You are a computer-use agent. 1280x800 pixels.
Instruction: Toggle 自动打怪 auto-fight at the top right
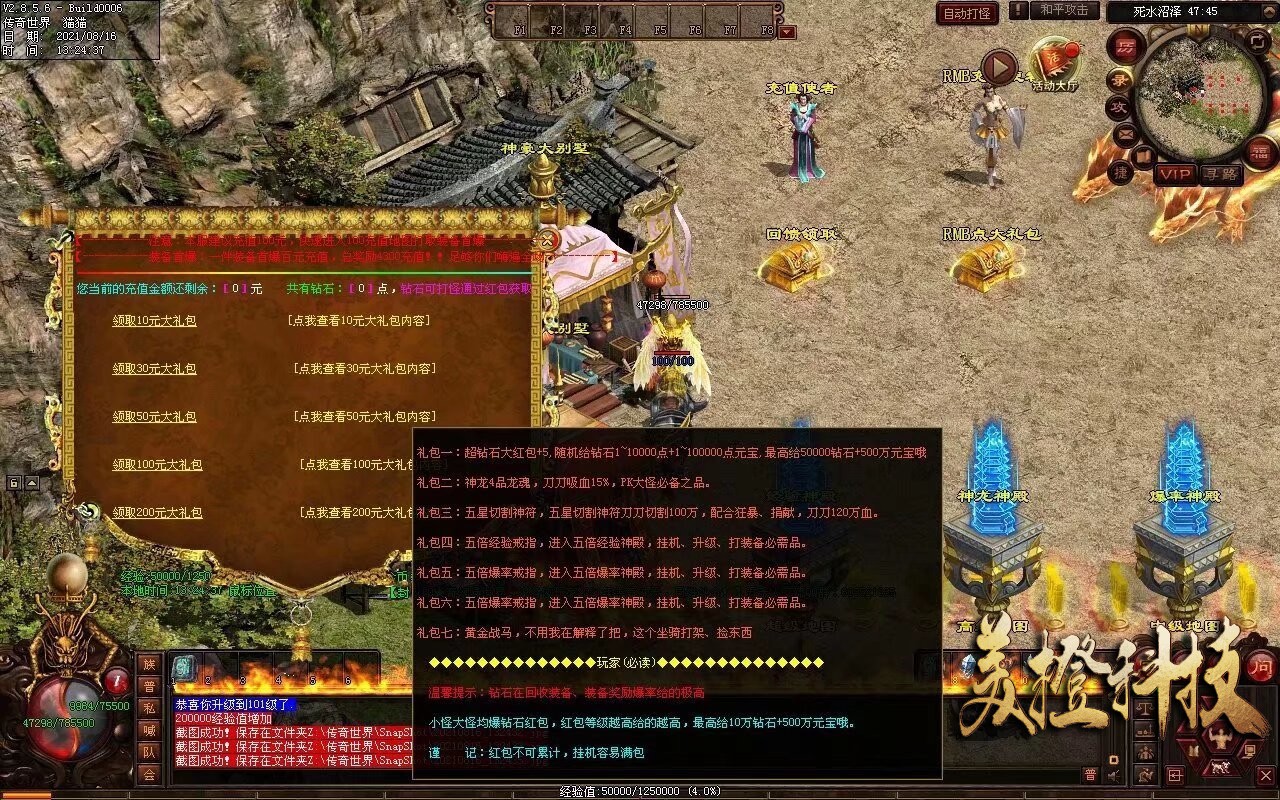(965, 14)
